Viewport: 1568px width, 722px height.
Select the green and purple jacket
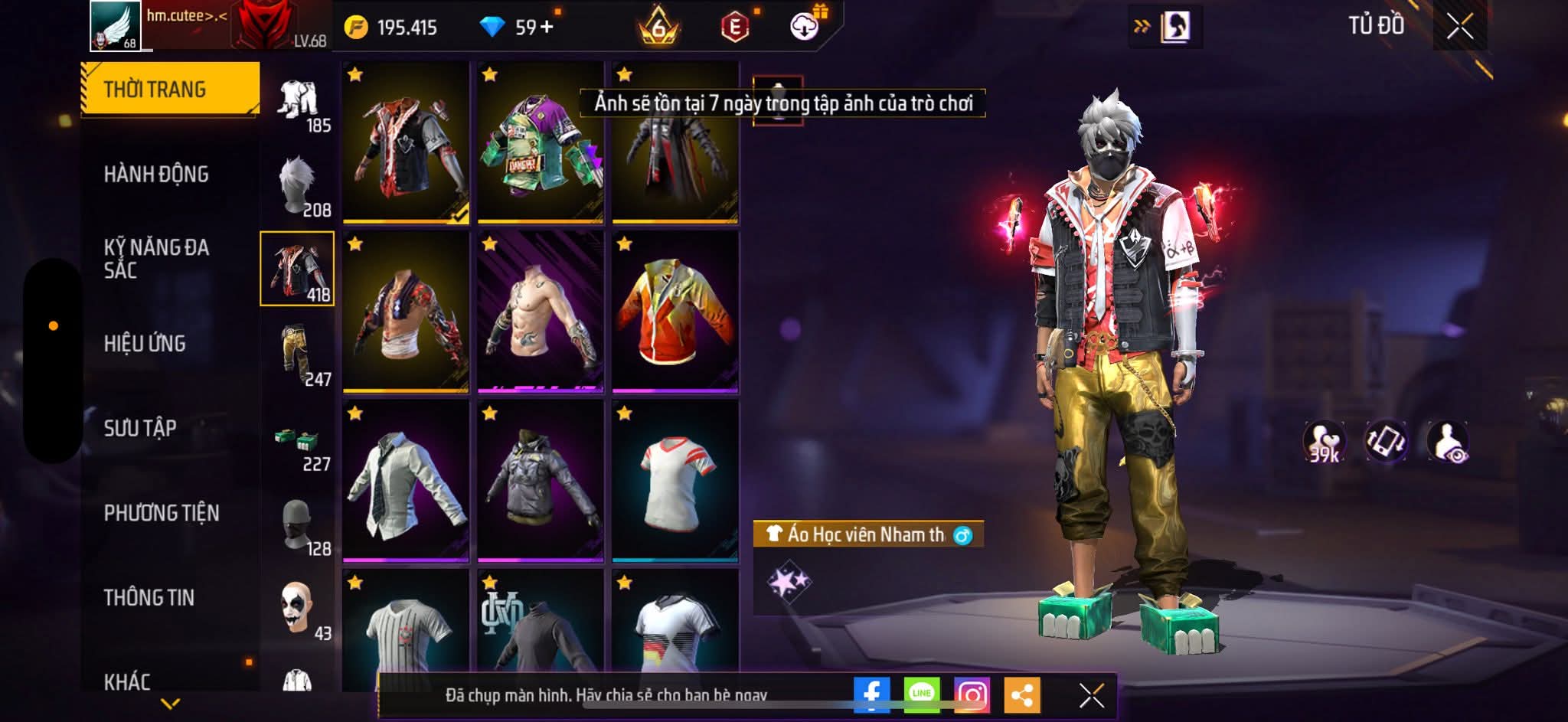pyautogui.click(x=541, y=144)
